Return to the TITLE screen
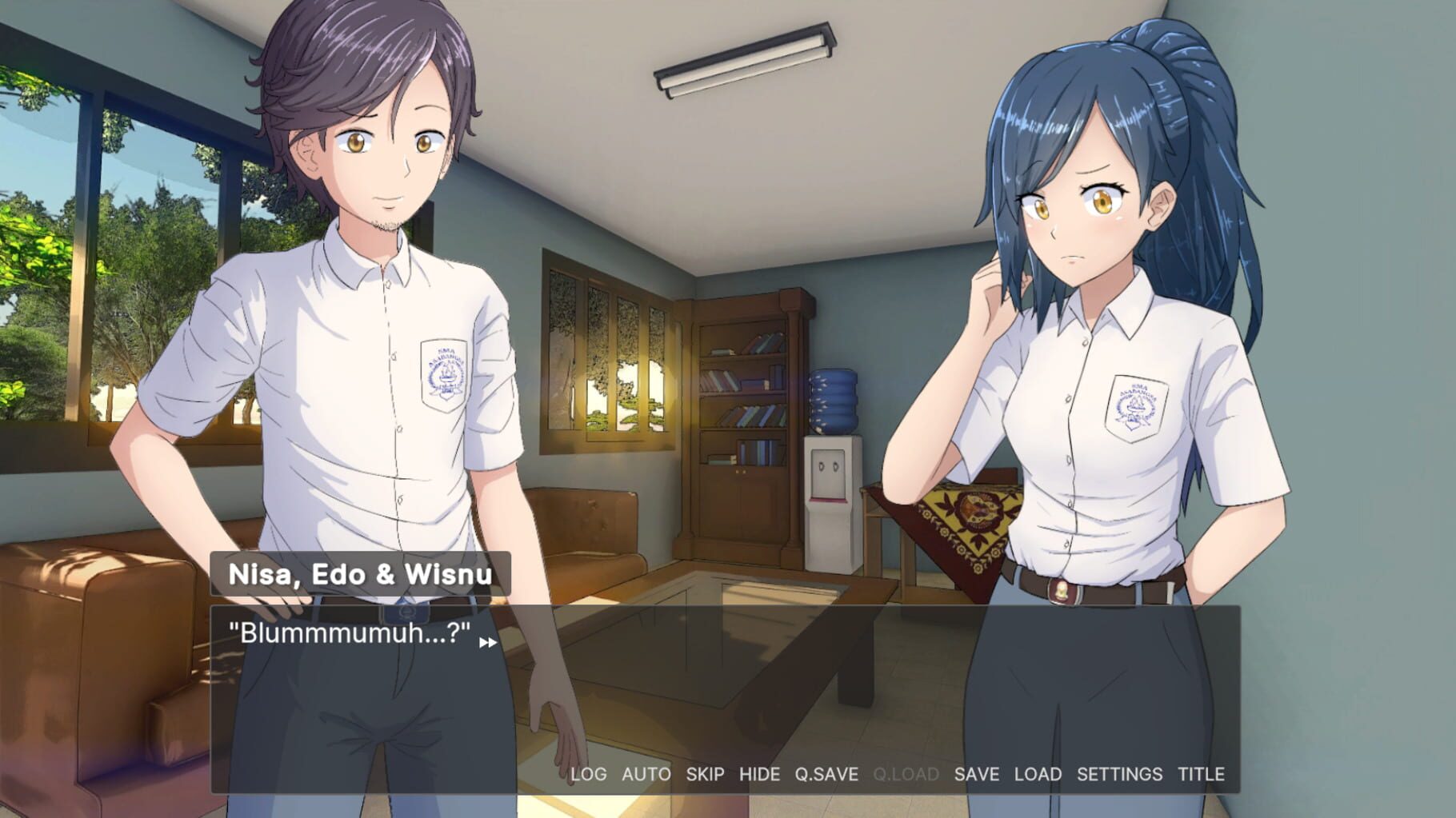 [1201, 774]
